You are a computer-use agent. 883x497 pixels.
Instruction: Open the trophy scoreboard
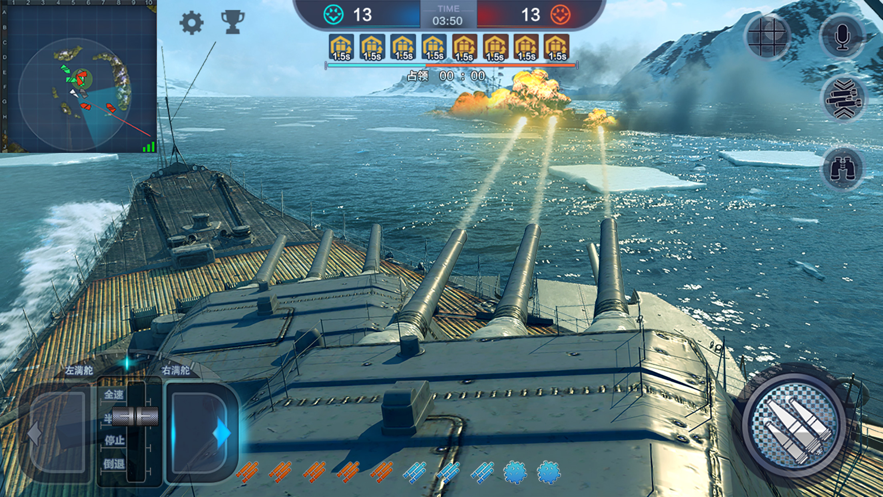point(232,22)
